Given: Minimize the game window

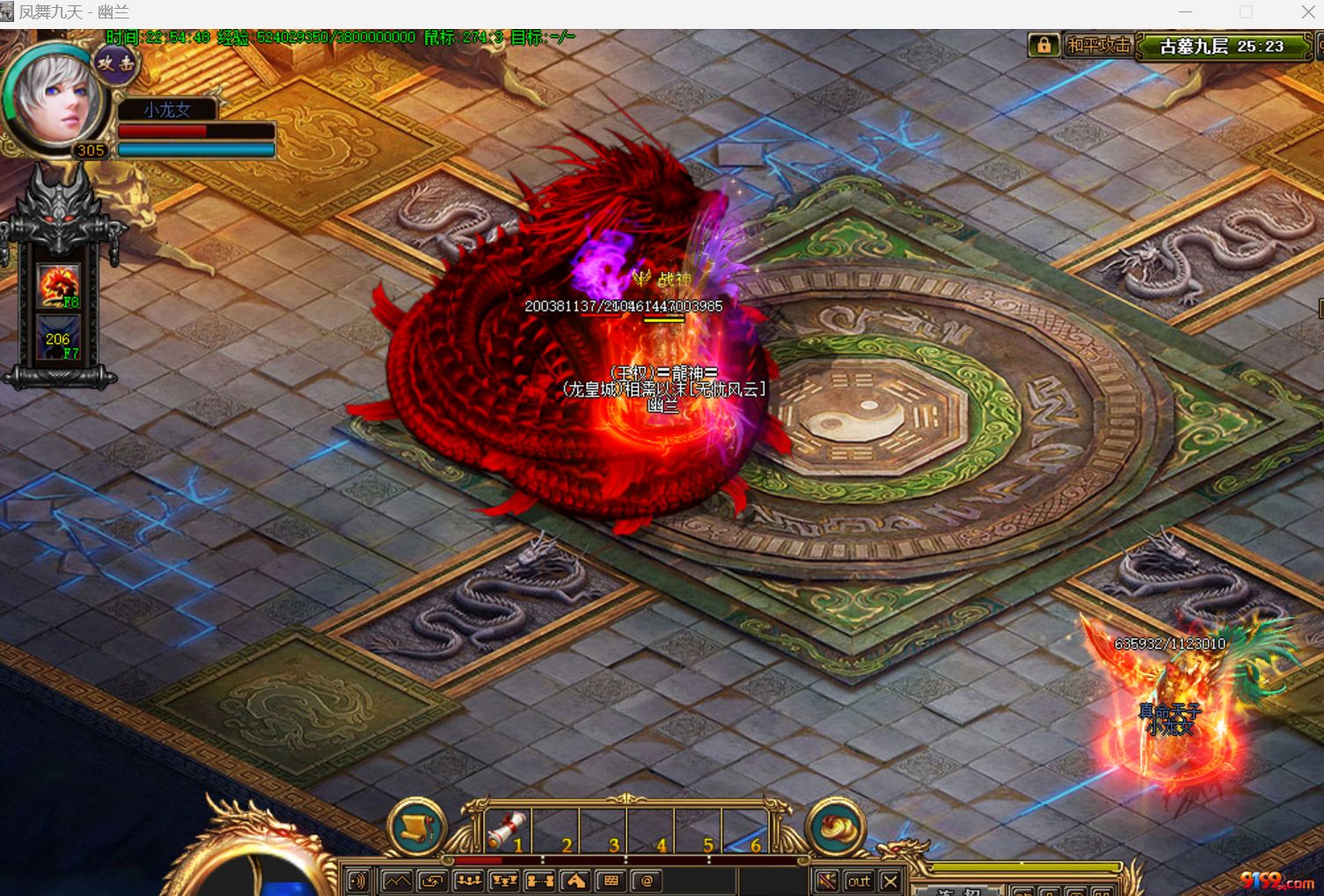Looking at the screenshot, I should coord(1185,12).
